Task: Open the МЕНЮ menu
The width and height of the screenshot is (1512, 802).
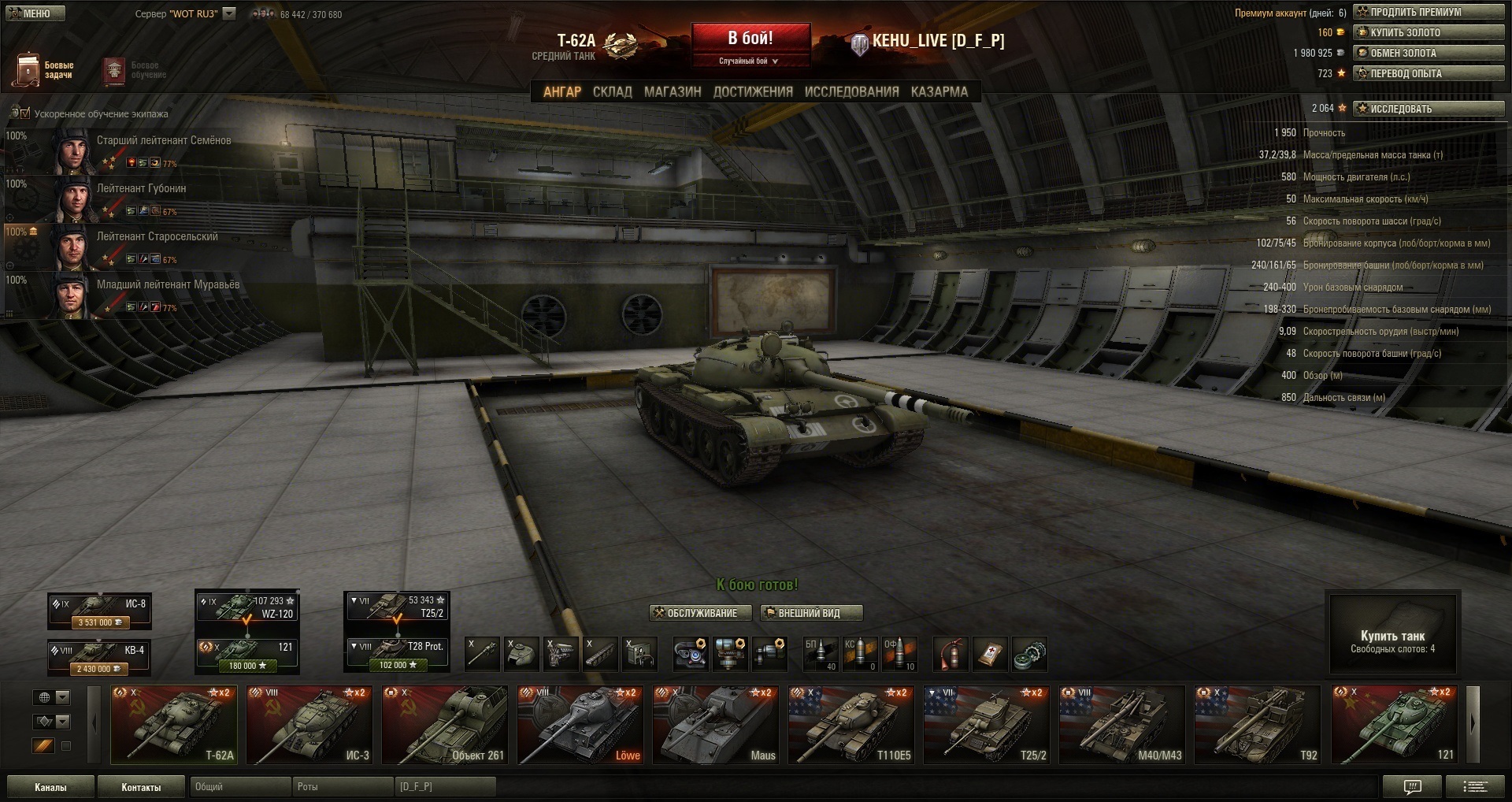Action: [x=35, y=13]
